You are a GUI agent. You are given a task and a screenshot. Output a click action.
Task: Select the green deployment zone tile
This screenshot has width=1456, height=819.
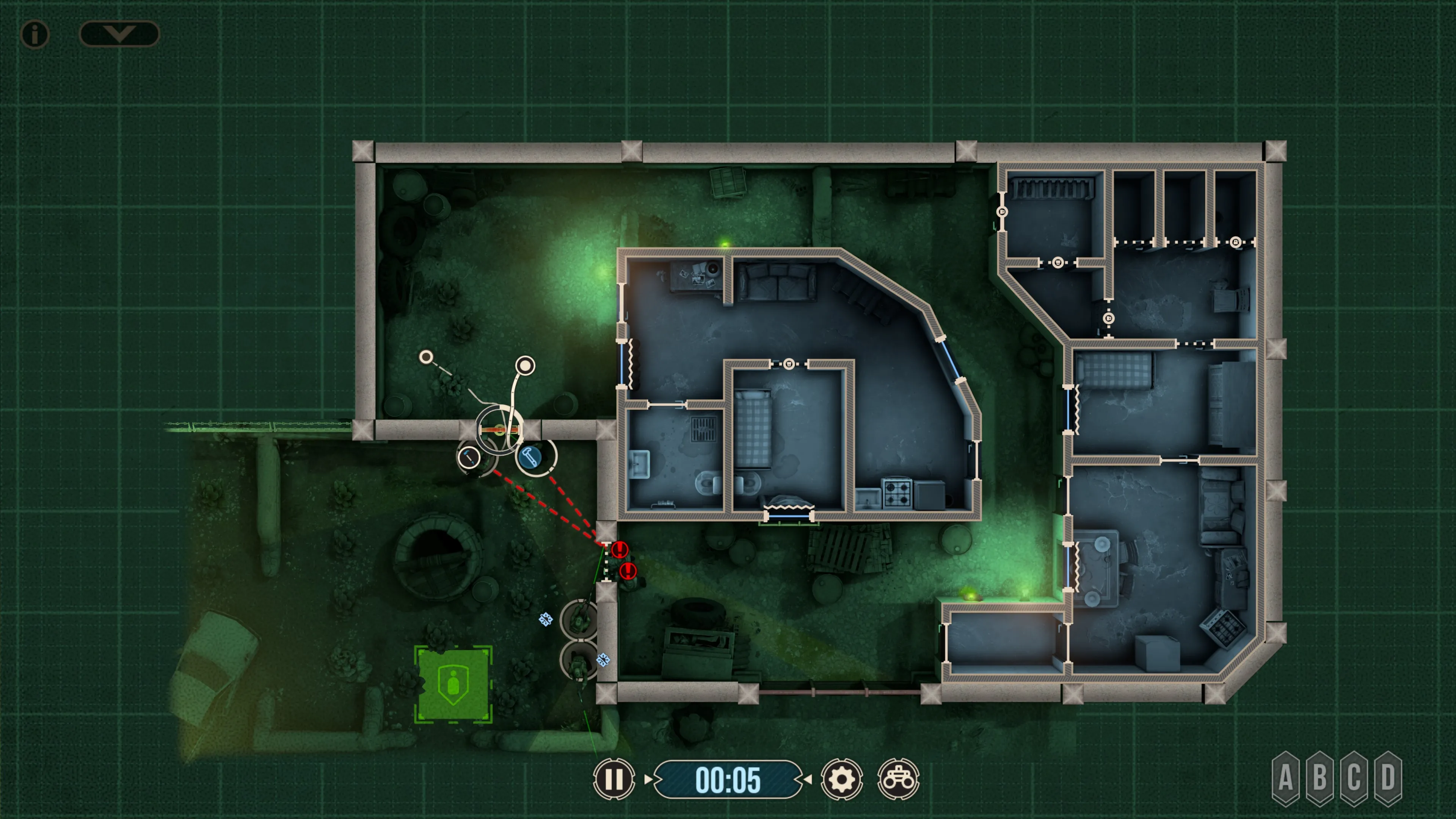point(453,684)
